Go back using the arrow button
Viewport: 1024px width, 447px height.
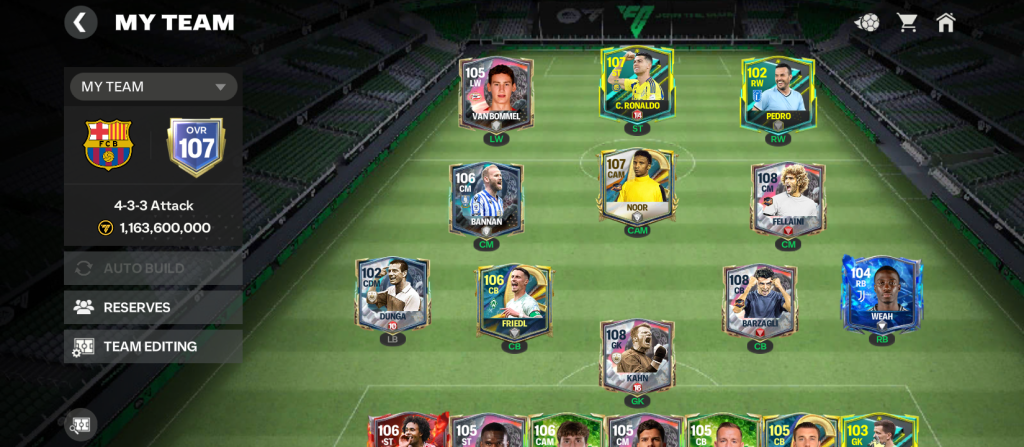(x=81, y=22)
